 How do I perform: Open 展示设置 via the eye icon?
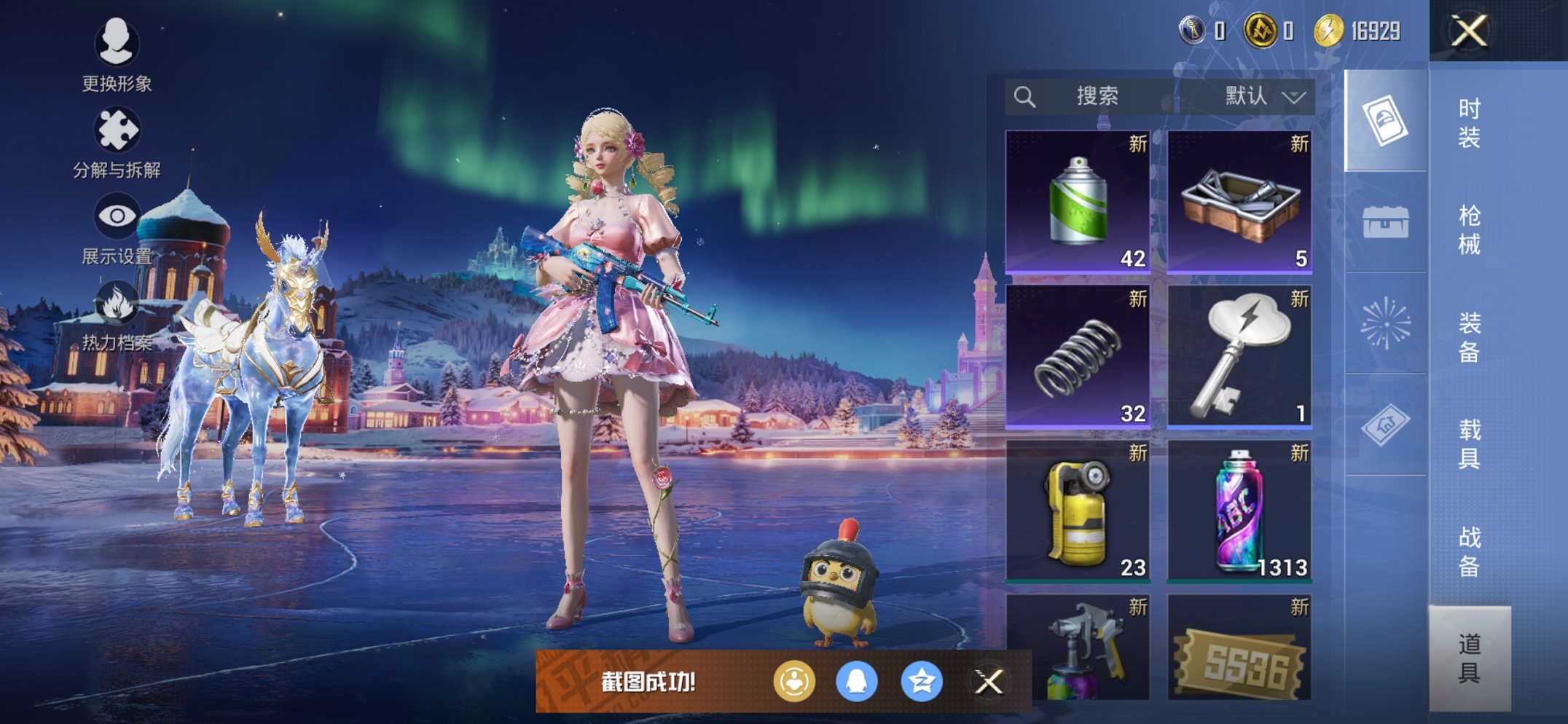(x=119, y=215)
